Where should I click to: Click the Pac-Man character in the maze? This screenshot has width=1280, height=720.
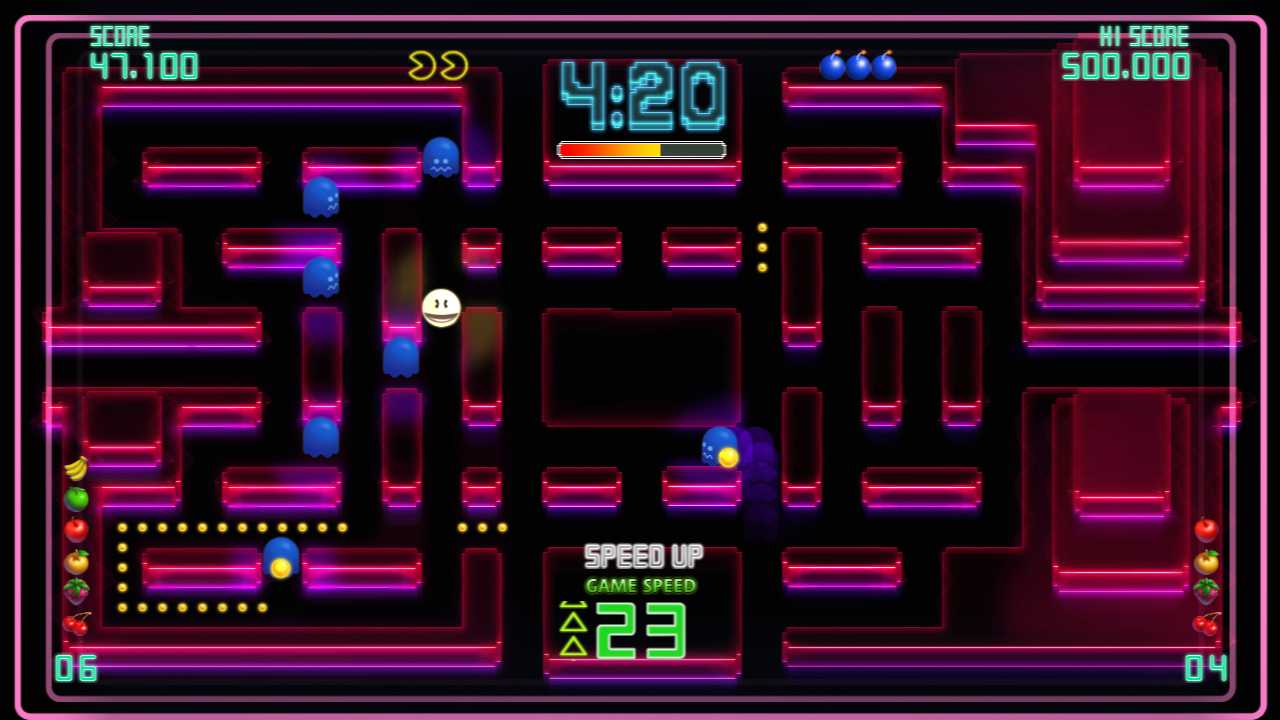(x=440, y=308)
